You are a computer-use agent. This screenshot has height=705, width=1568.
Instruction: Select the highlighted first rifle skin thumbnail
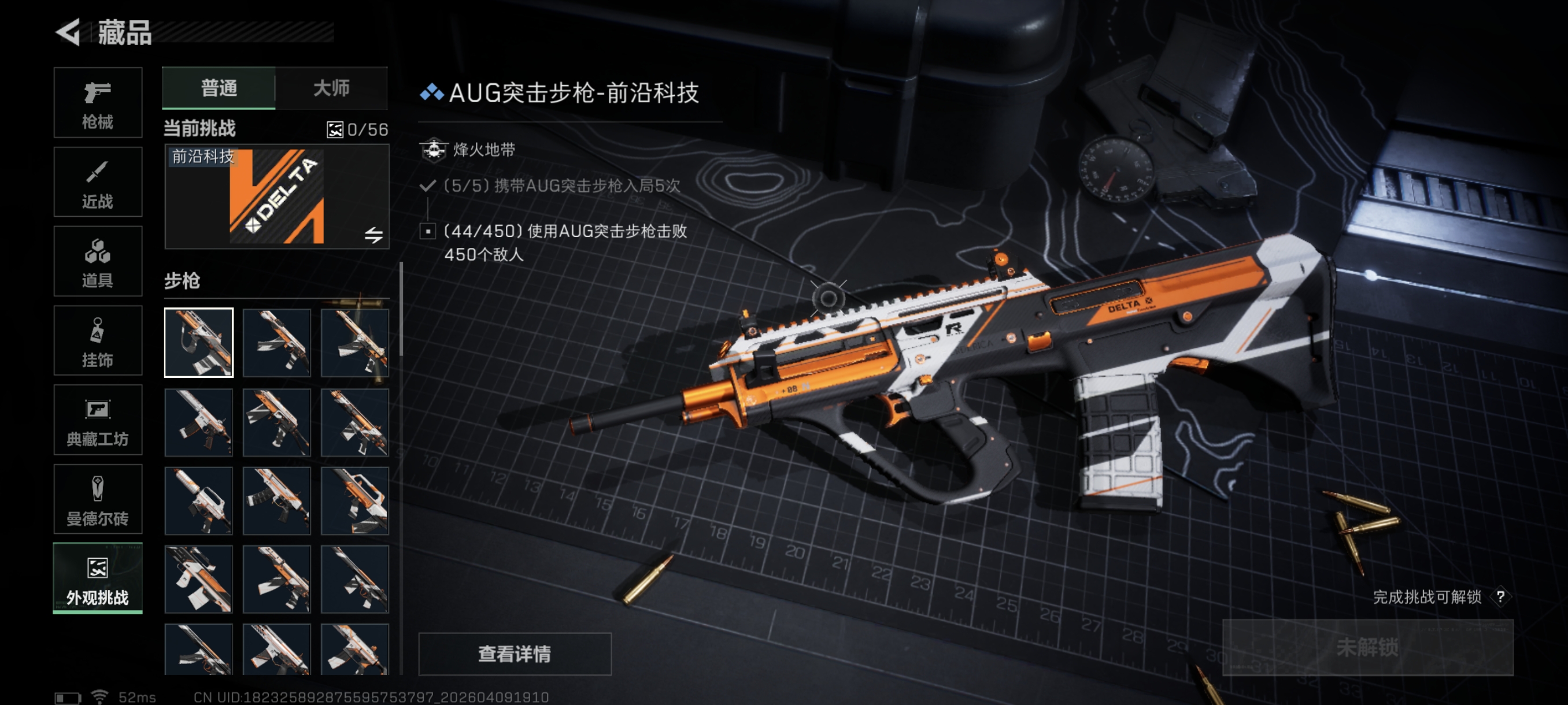coord(198,343)
